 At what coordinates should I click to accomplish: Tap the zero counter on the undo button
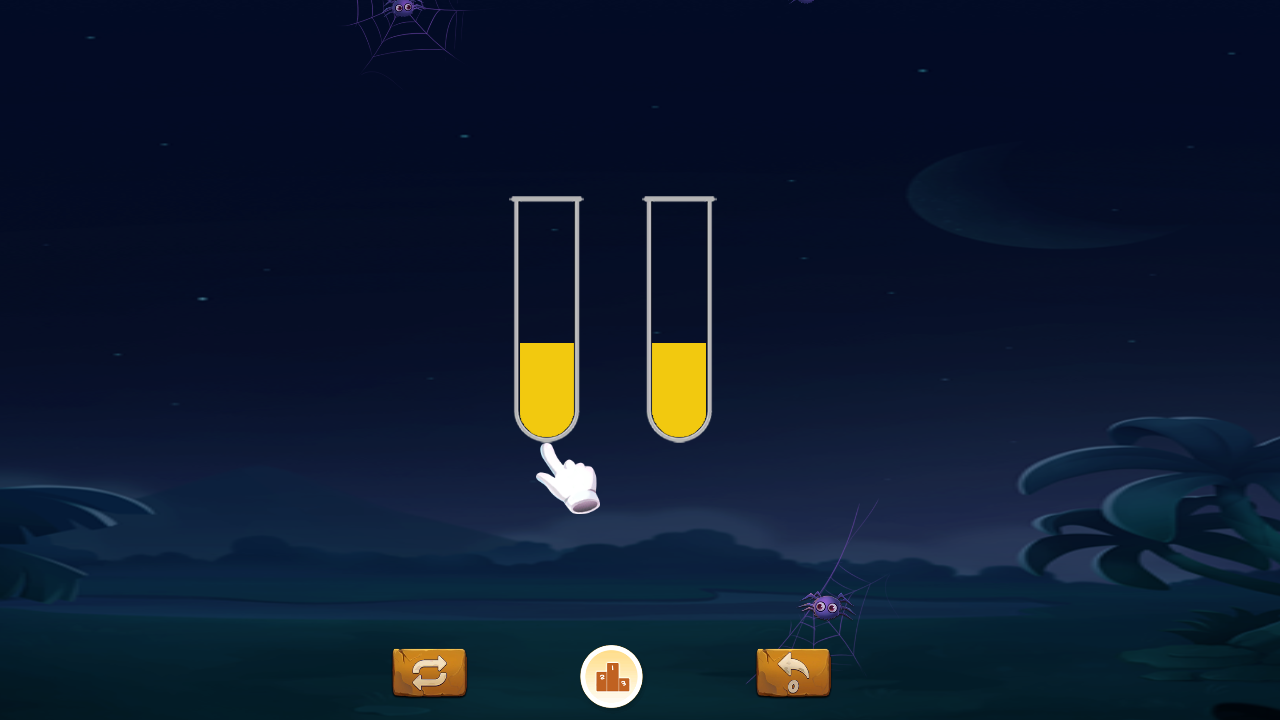tap(791, 688)
